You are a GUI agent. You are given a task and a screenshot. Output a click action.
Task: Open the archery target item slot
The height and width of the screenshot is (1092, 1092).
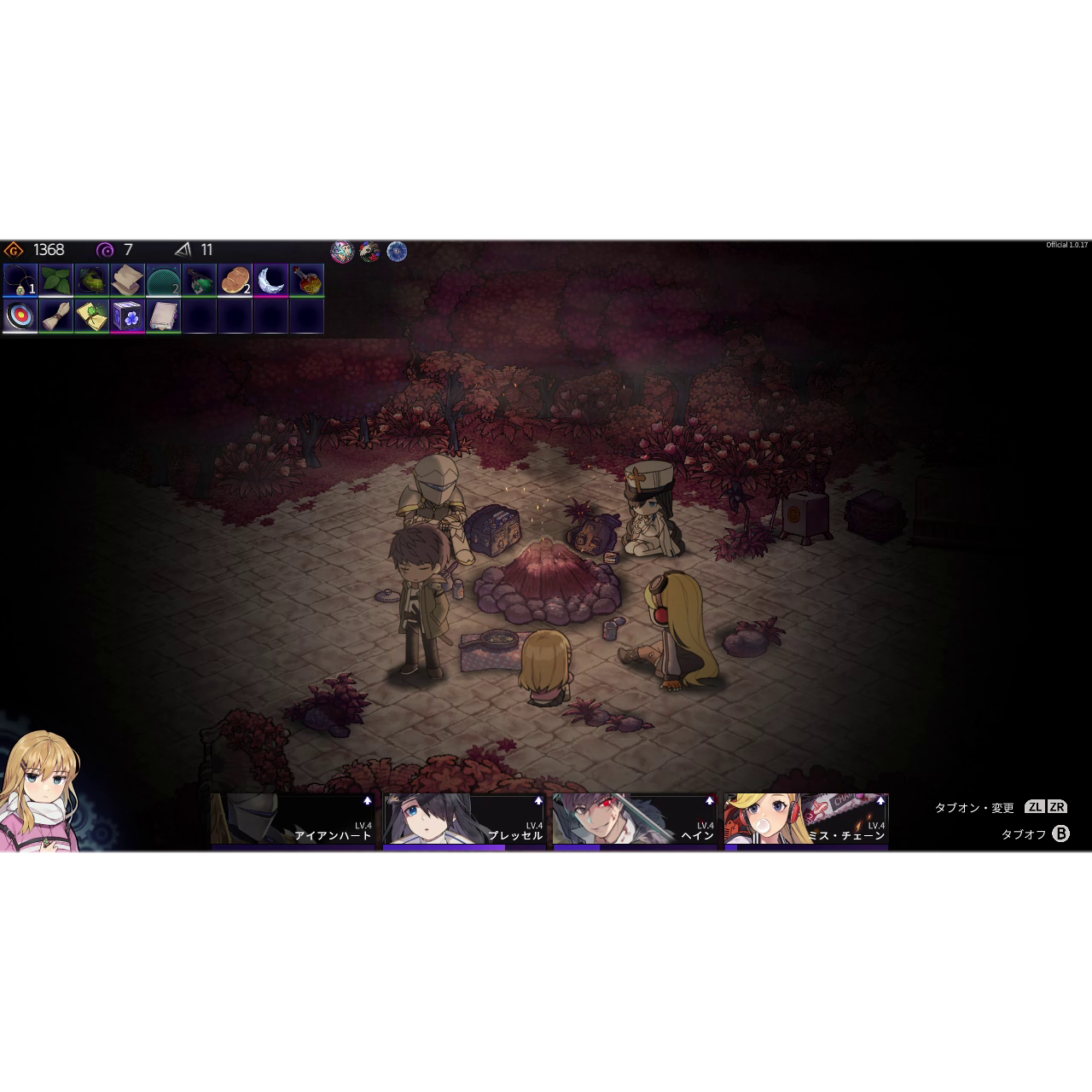coord(20,317)
